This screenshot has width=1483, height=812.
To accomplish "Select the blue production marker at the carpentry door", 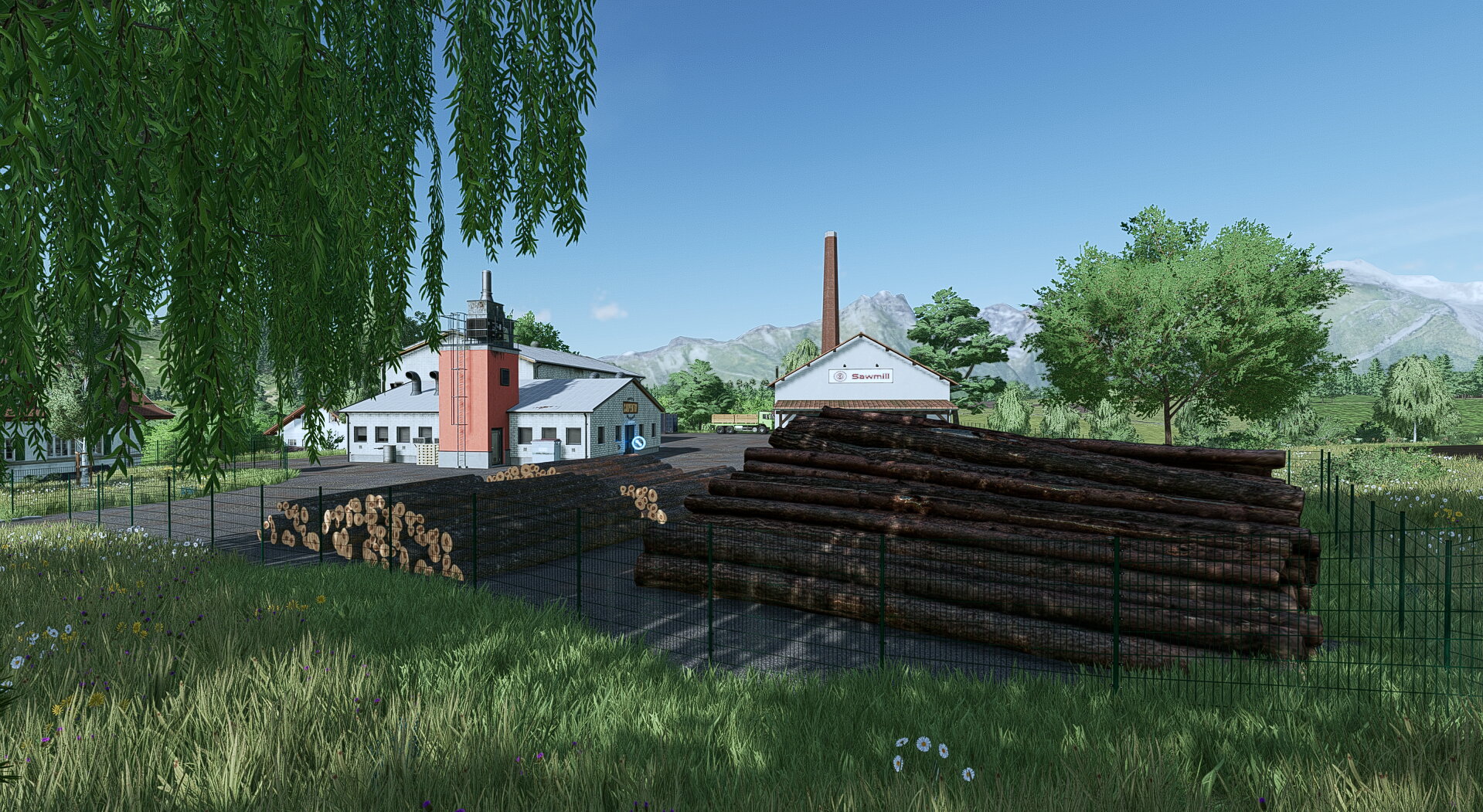I will (x=638, y=443).
